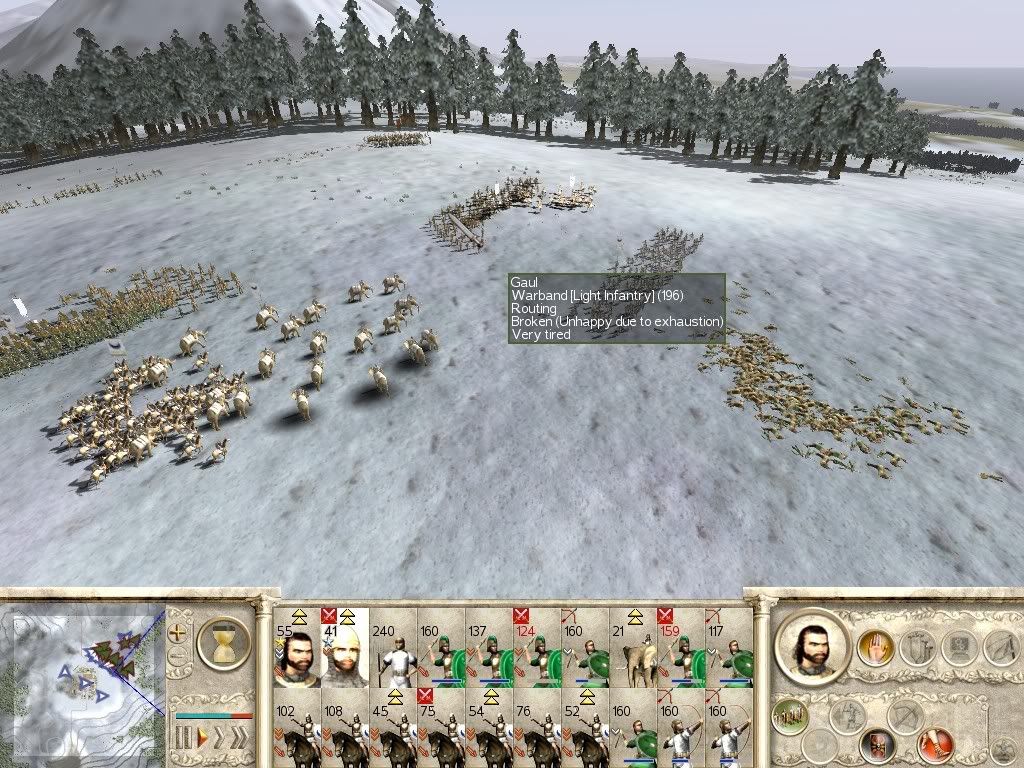Select the 240-man white infantry unit card

click(392, 647)
